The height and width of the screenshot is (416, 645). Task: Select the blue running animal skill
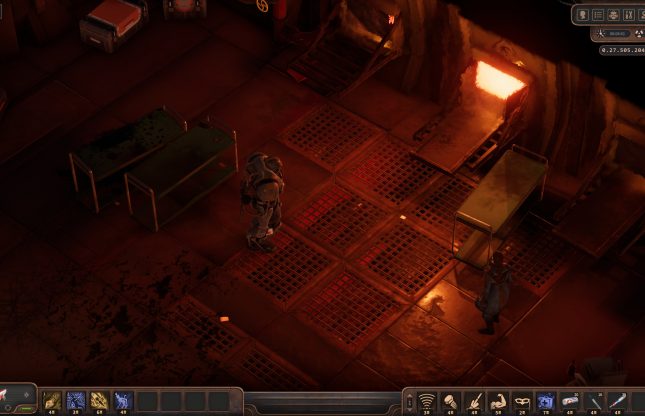[124, 401]
